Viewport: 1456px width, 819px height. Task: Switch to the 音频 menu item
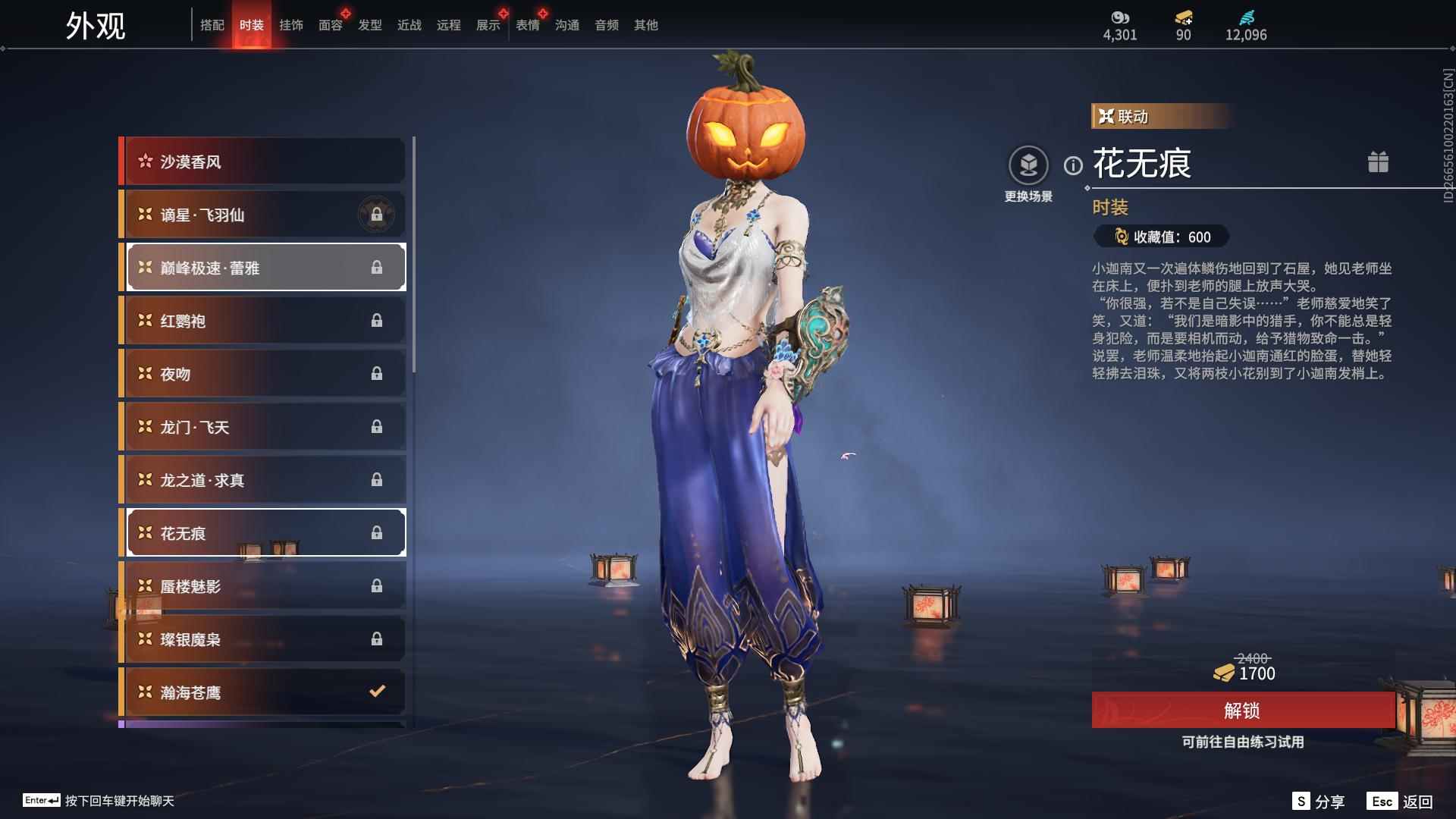(x=606, y=24)
